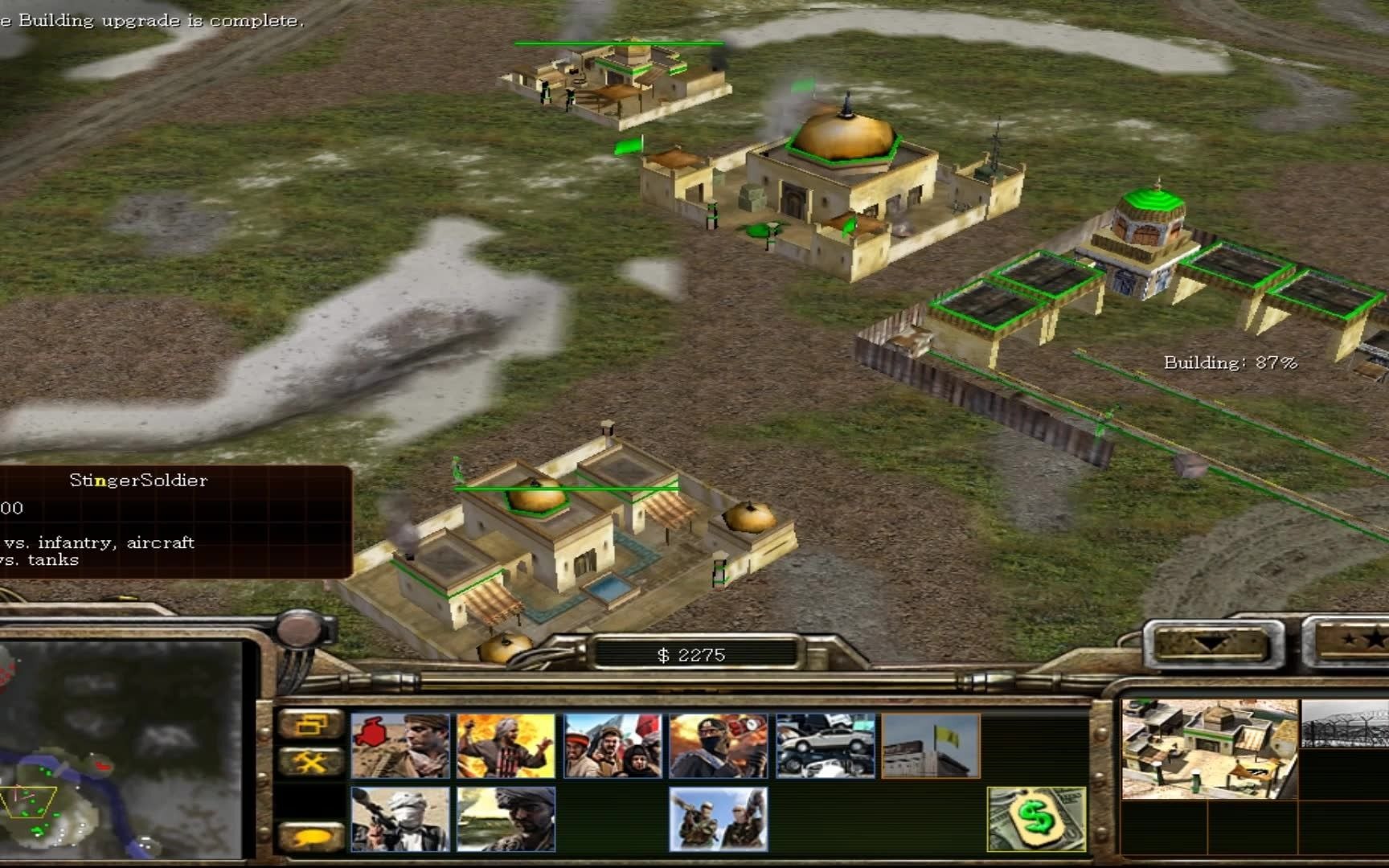Screen dimensions: 1389x868
Task: Train an Angry Mob
Action: pos(613,746)
